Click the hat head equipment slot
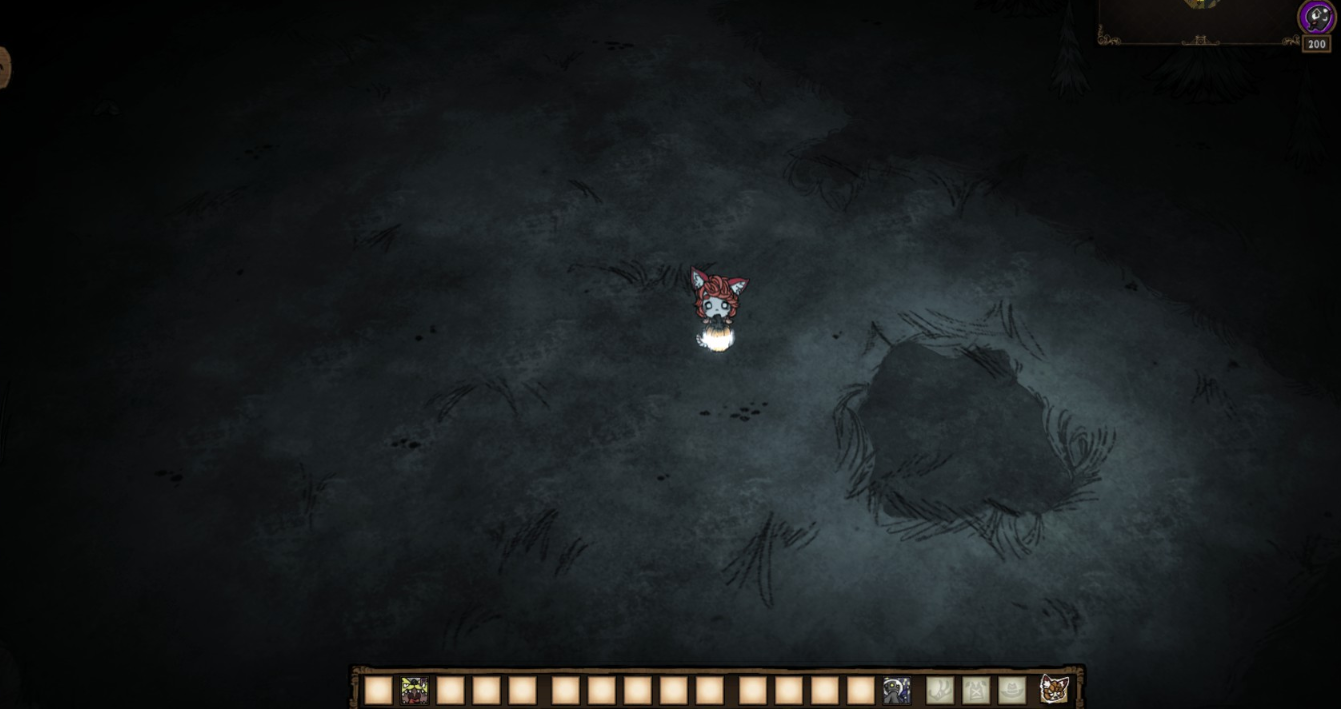The height and width of the screenshot is (709, 1341). (x=1011, y=690)
